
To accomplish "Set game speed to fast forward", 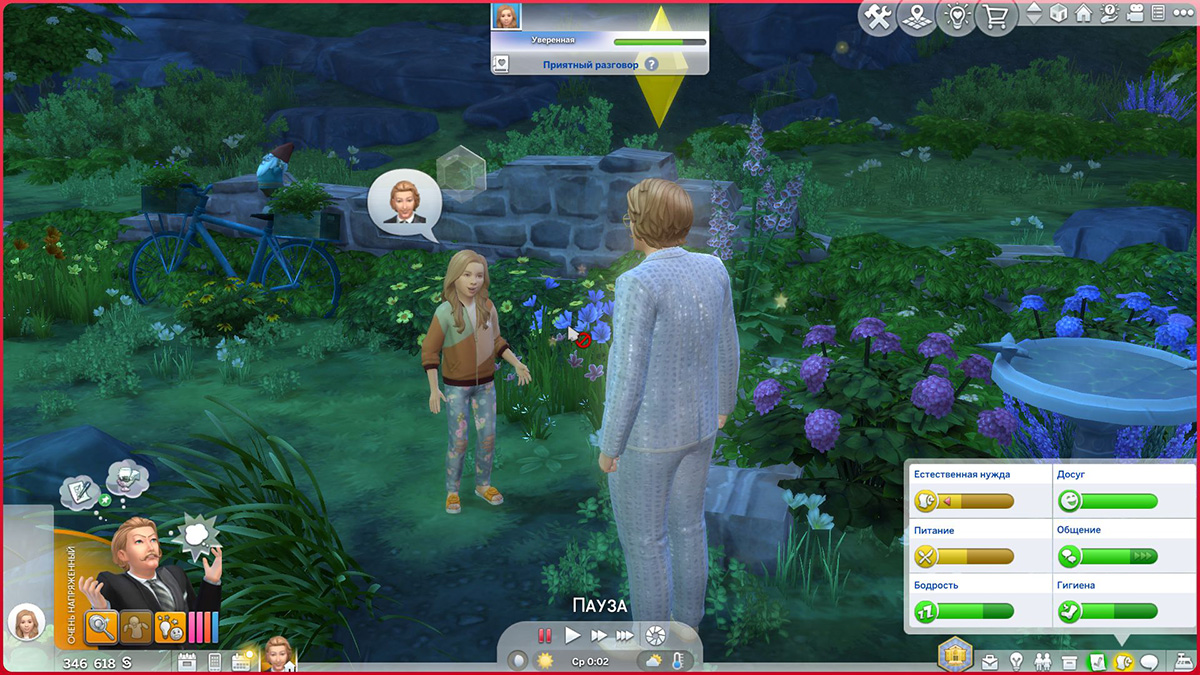I will point(599,635).
